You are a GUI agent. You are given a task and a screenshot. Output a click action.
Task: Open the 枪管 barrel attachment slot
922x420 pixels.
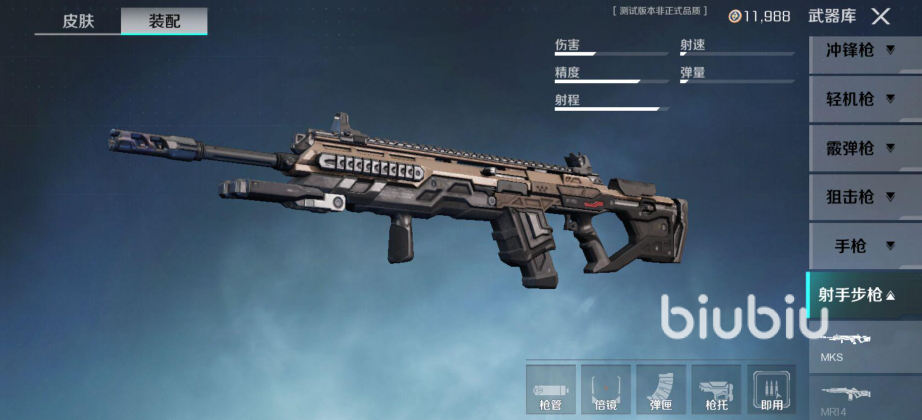(x=551, y=389)
